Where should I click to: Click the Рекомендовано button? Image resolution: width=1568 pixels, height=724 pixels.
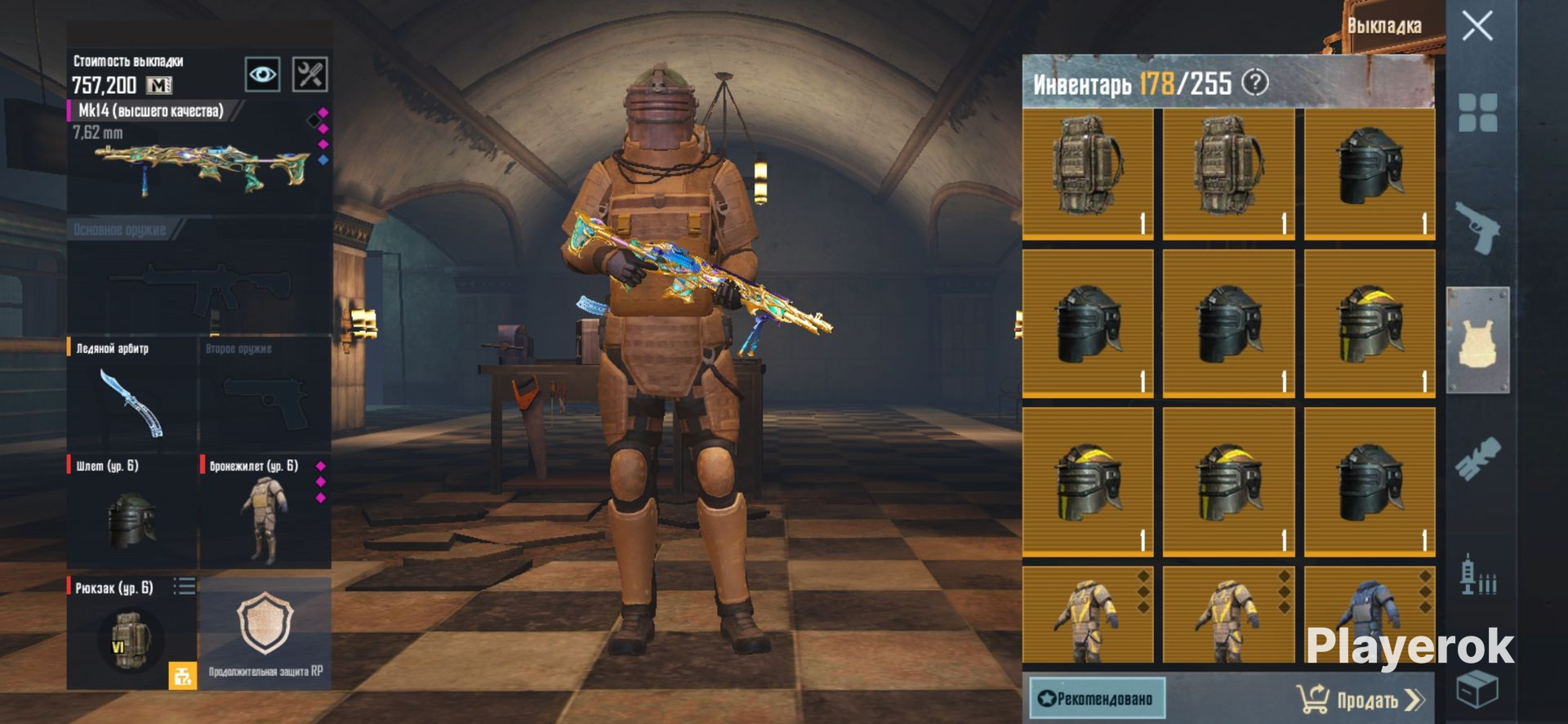click(x=1097, y=699)
